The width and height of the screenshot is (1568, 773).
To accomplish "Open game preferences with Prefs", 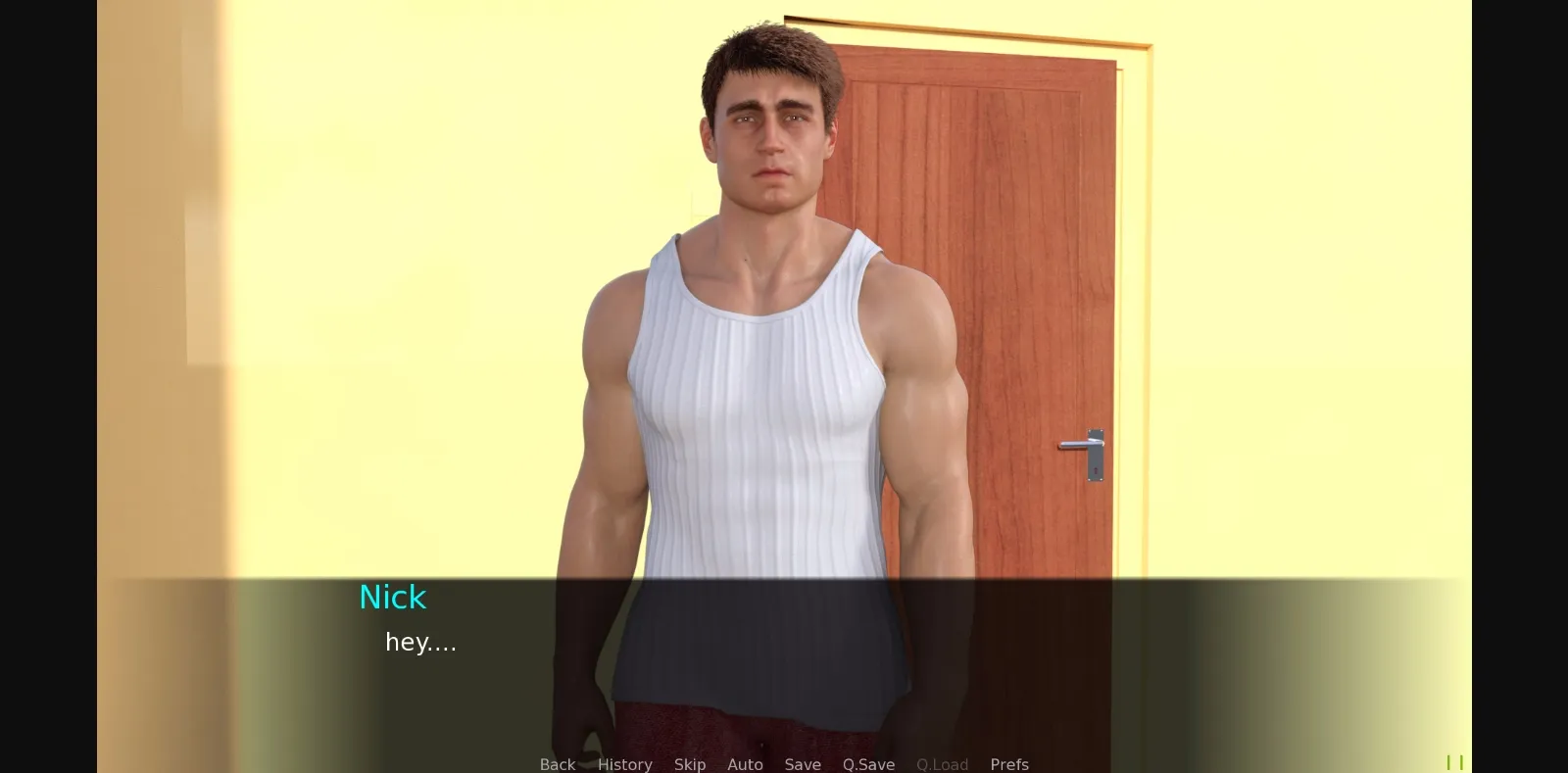I will 1009,764.
